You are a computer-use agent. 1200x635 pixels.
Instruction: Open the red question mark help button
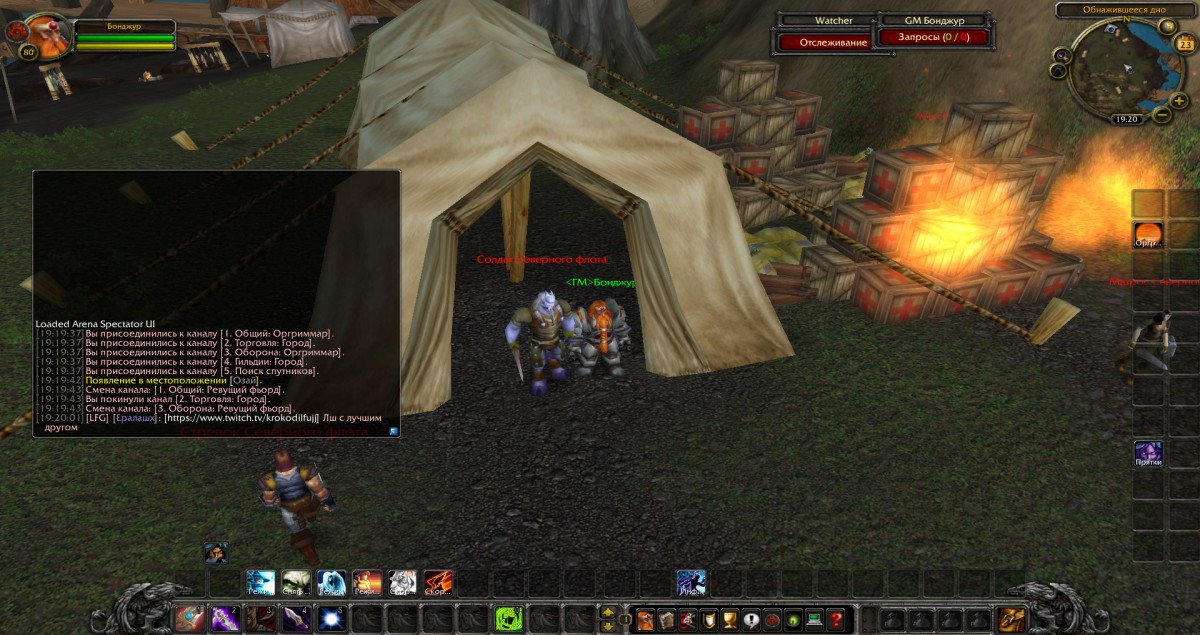coord(836,620)
